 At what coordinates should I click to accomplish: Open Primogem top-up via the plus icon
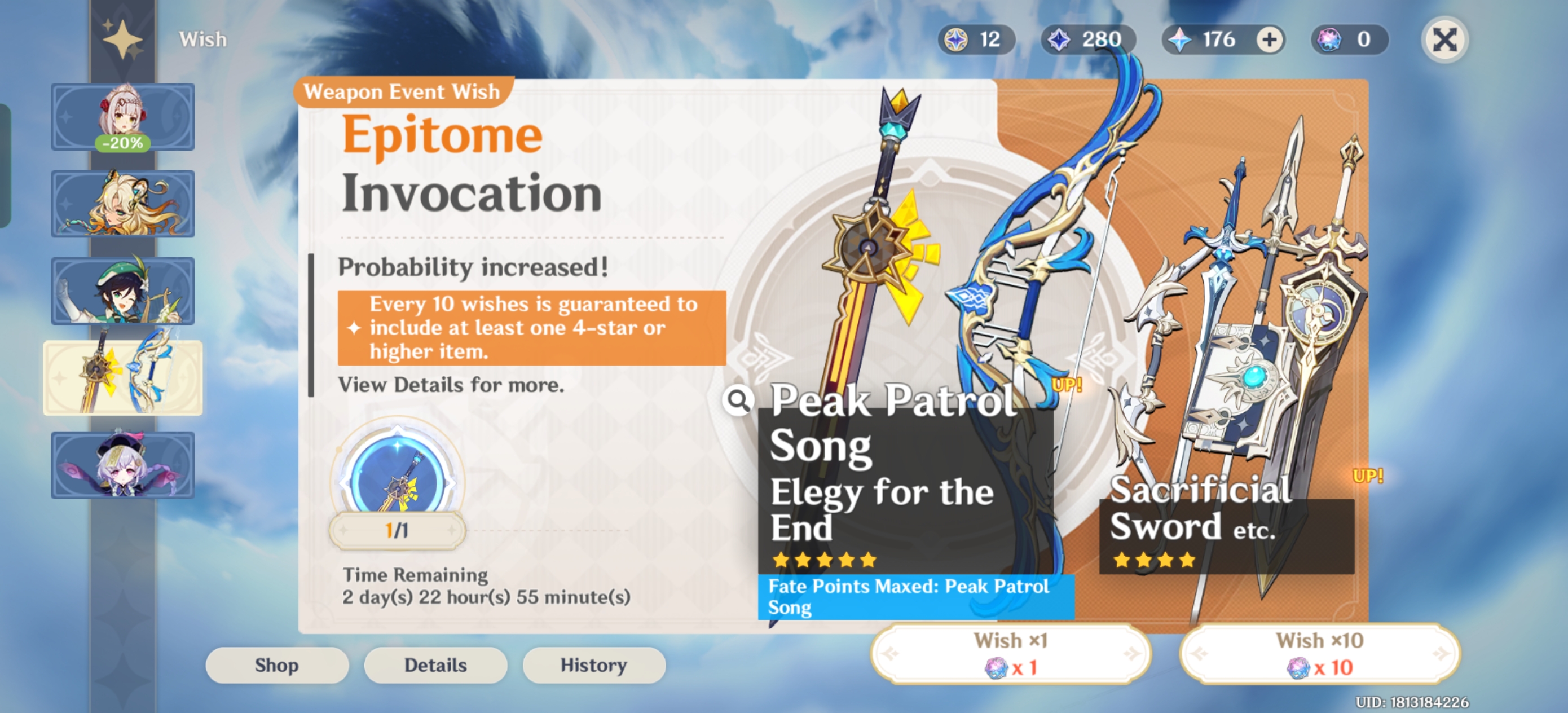1267,39
